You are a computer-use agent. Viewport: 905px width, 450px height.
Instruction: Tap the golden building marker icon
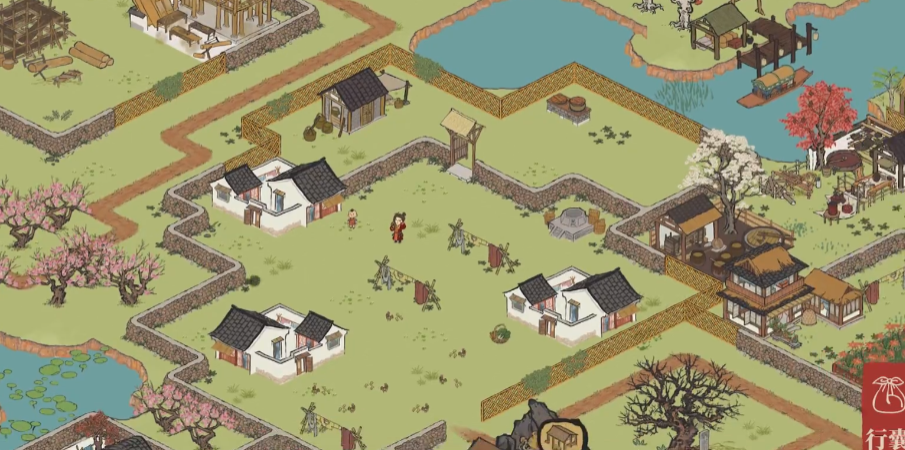pyautogui.click(x=558, y=435)
